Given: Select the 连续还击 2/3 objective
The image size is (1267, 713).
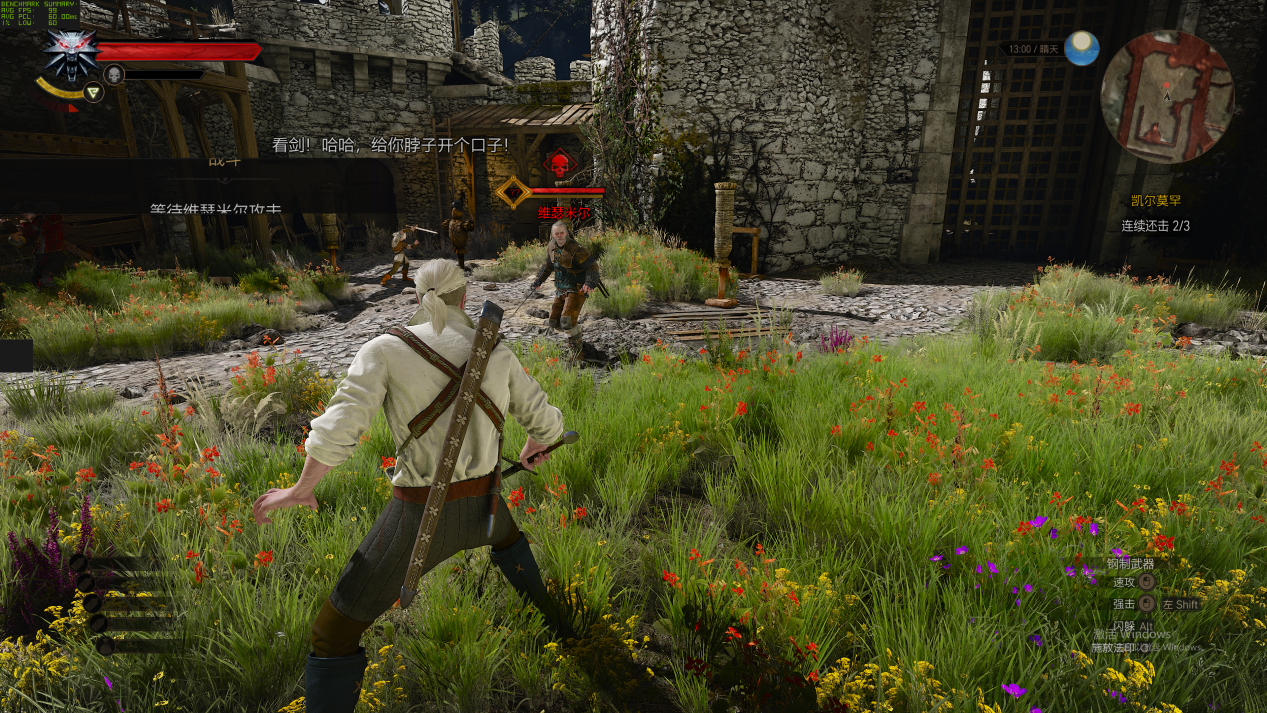Looking at the screenshot, I should pos(1155,226).
